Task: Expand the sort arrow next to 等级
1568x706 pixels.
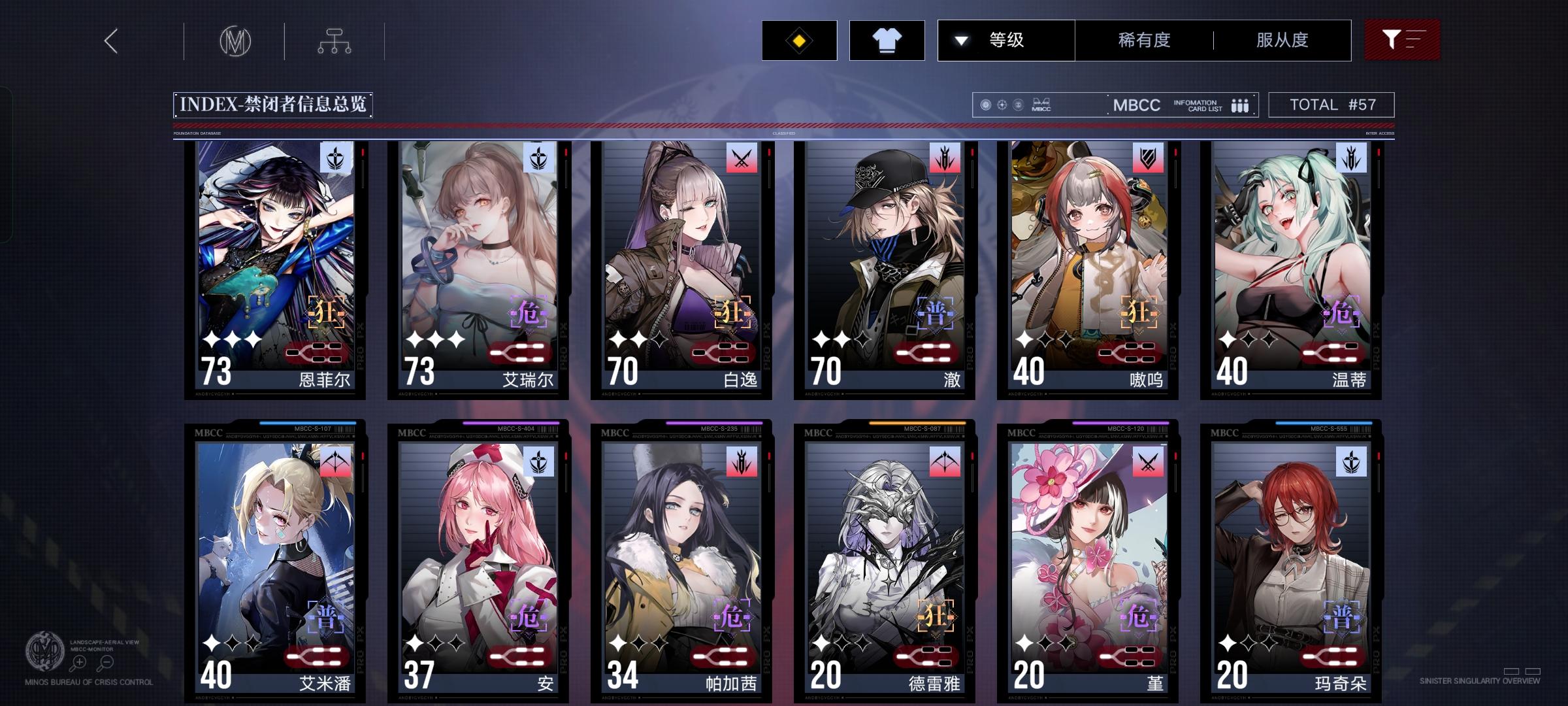Action: coord(960,40)
